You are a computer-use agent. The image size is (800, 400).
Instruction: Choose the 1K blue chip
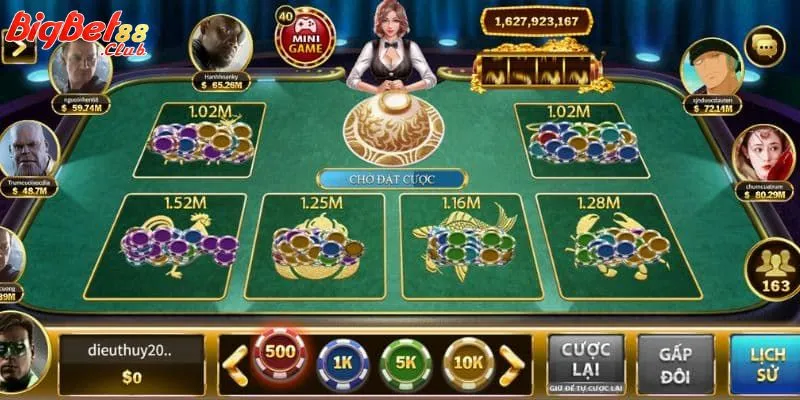[342, 358]
